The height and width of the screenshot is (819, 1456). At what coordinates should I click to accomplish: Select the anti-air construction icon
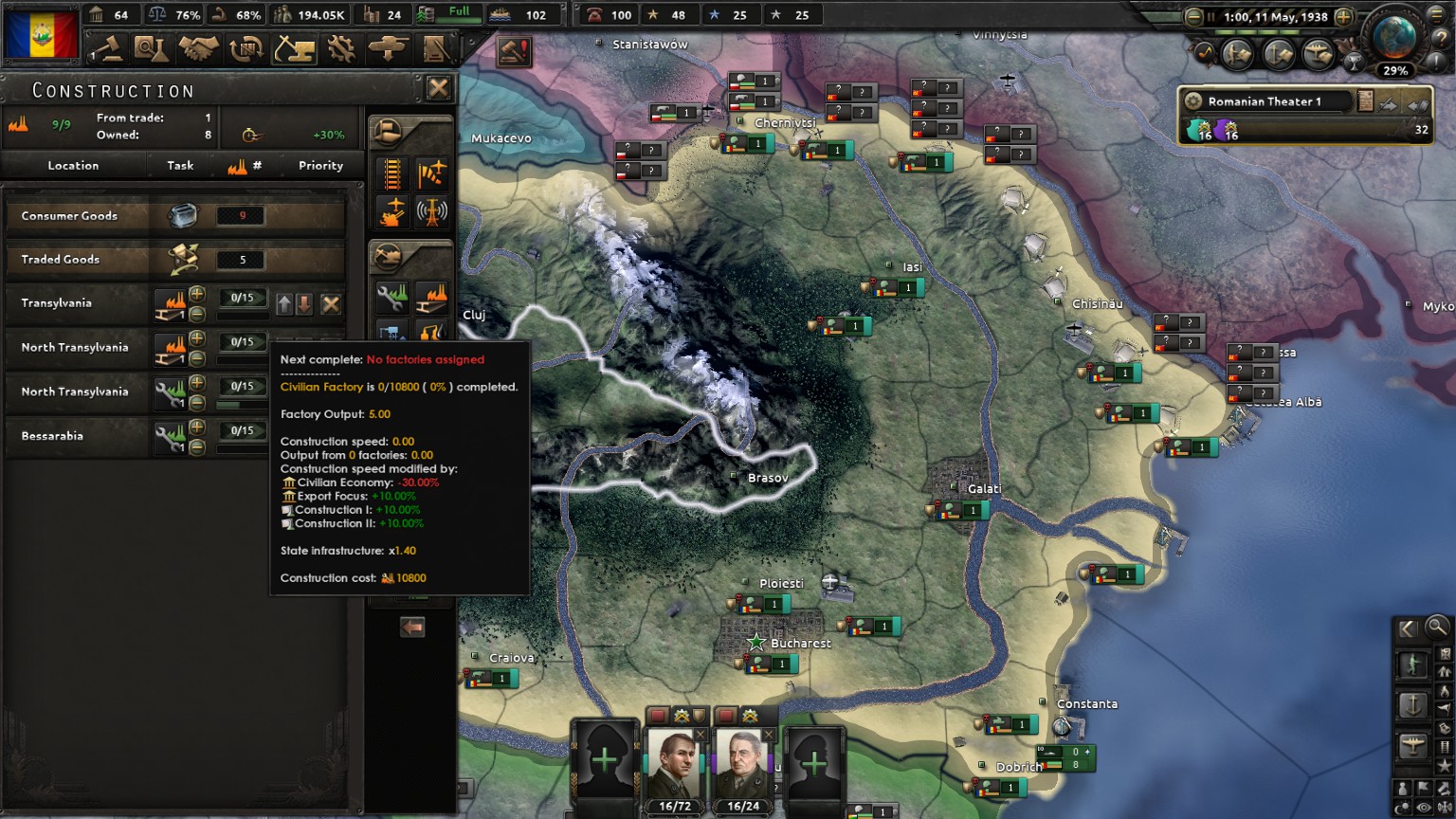(x=391, y=210)
